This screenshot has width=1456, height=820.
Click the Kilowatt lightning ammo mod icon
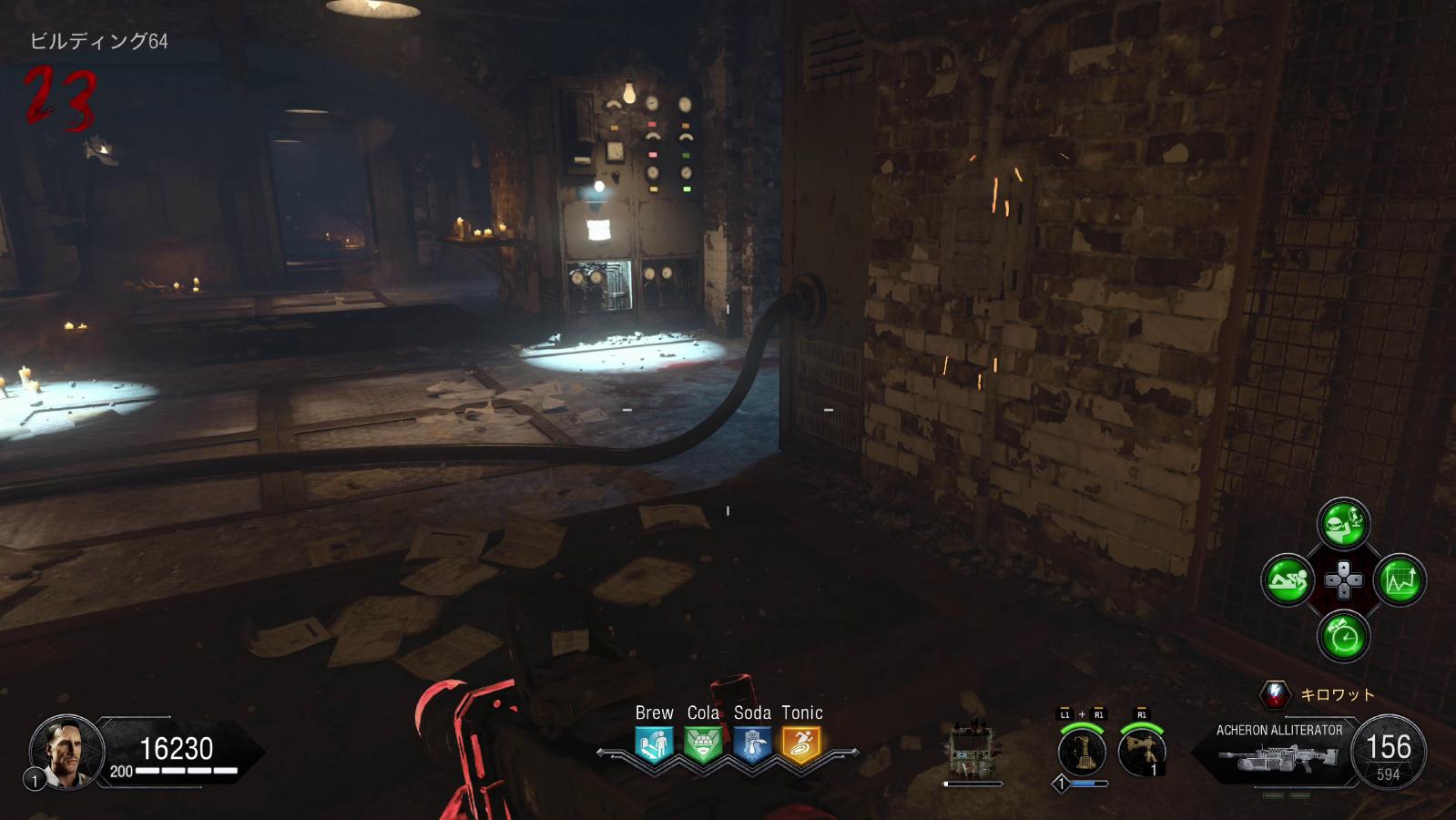point(1275,694)
